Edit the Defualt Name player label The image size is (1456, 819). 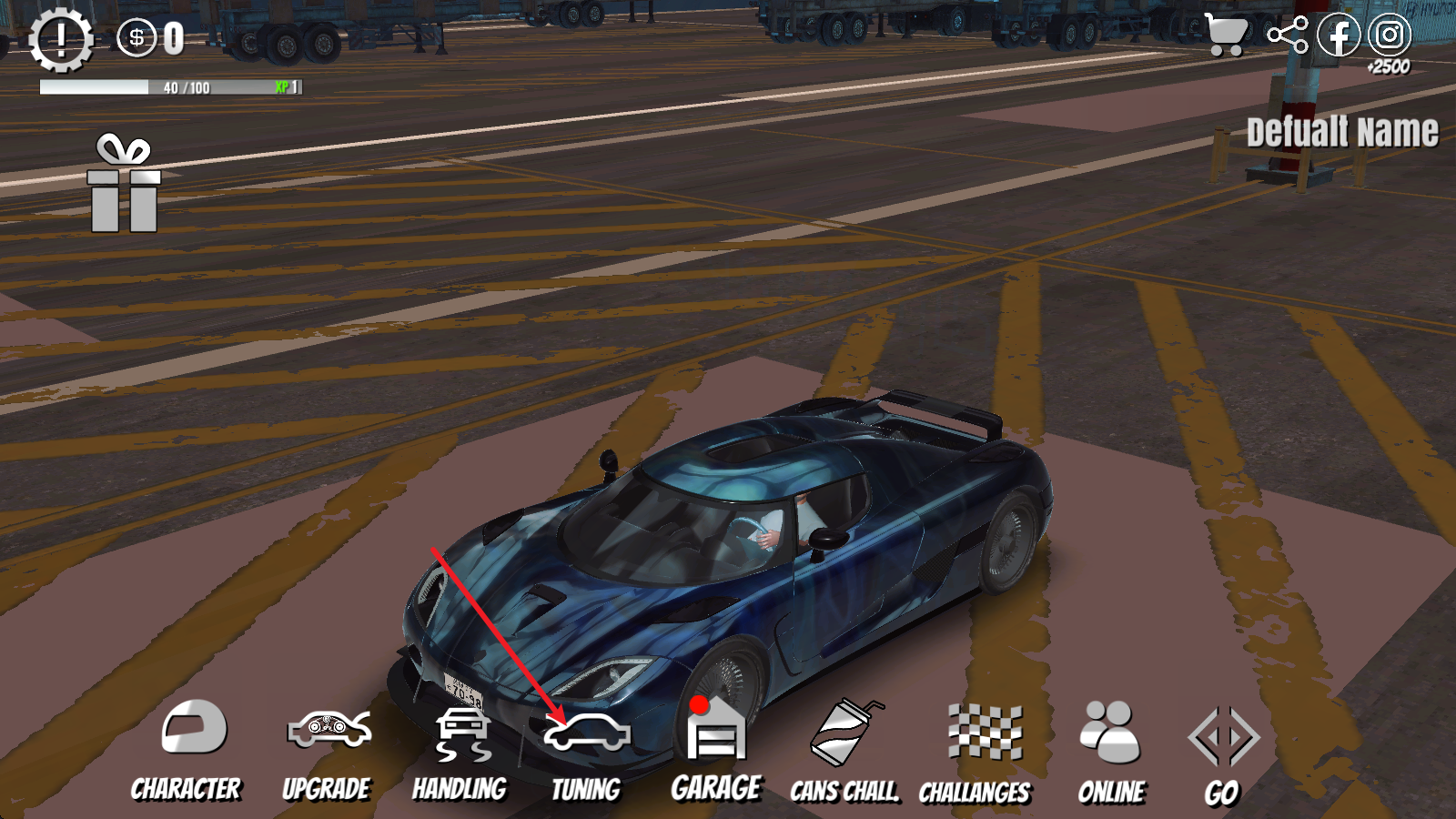click(1342, 133)
